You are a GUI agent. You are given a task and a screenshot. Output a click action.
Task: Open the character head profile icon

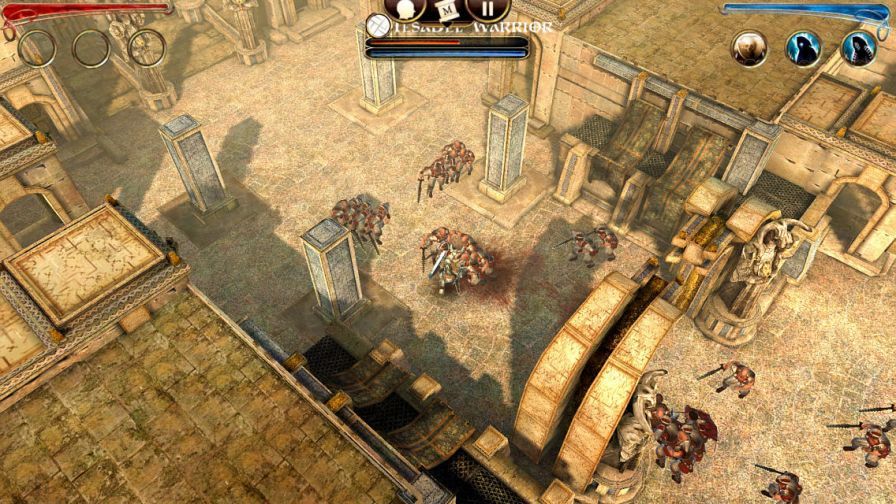click(x=404, y=8)
